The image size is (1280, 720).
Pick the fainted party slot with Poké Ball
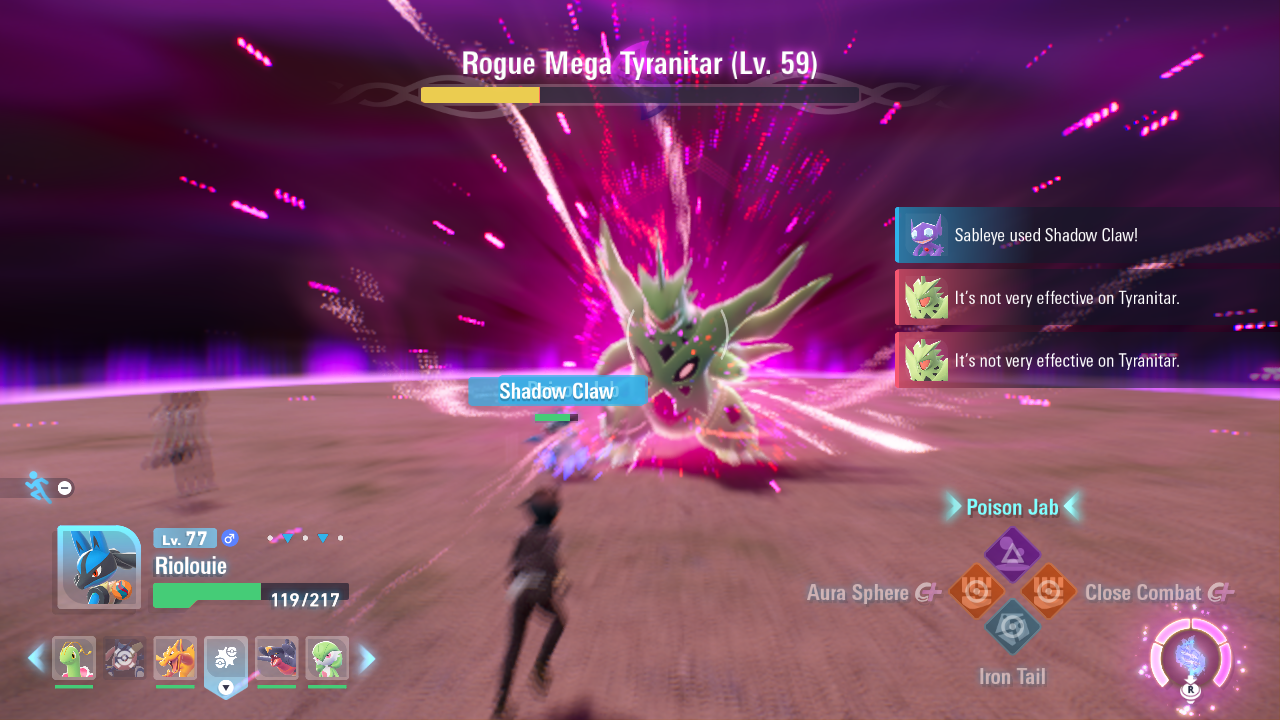click(x=125, y=658)
